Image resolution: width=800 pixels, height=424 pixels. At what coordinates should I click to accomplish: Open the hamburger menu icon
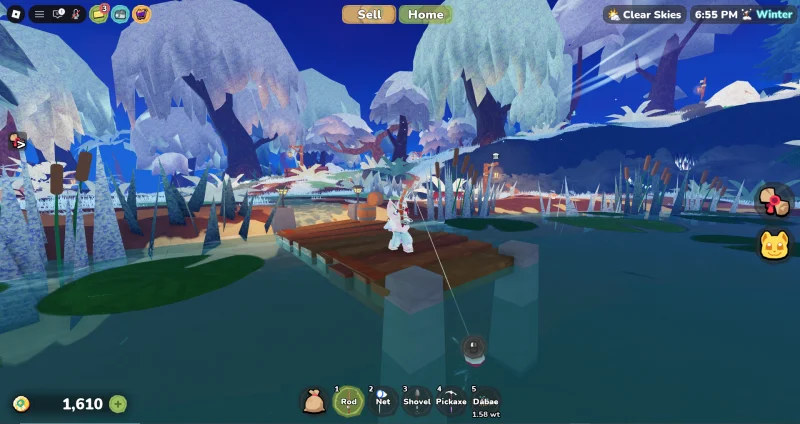pos(39,14)
